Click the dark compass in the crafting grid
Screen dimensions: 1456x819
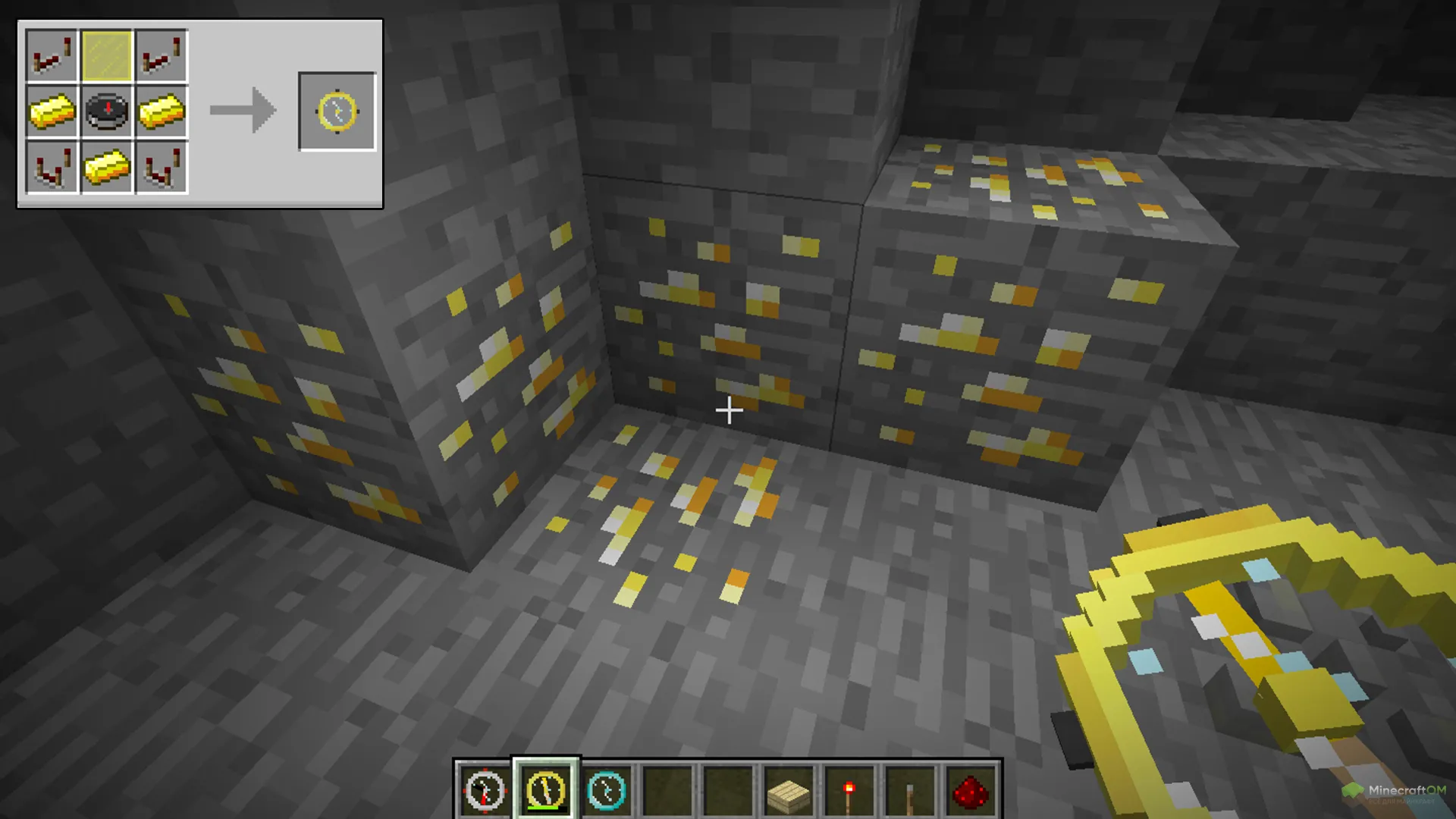coord(106,111)
